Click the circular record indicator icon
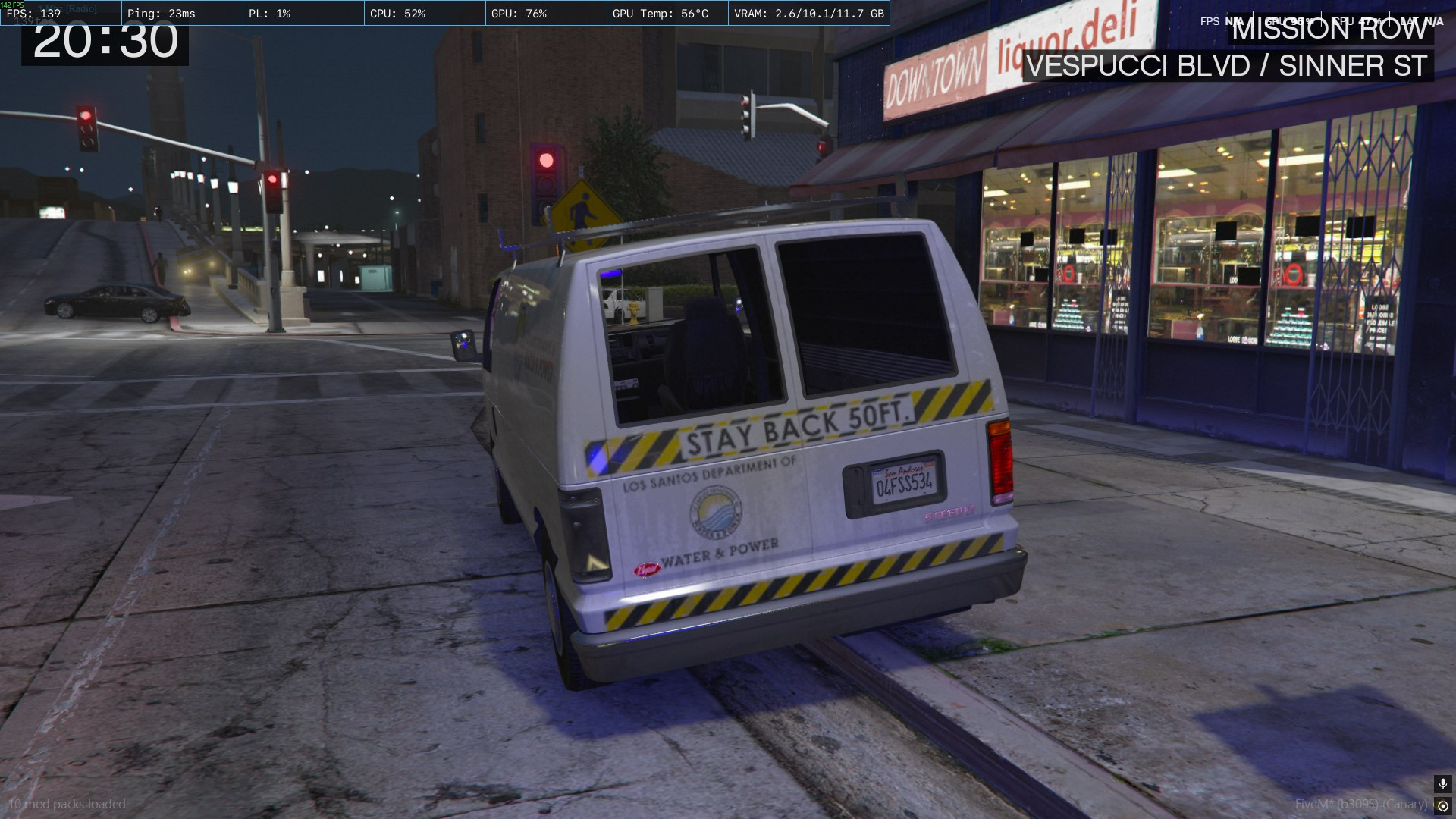1456x819 pixels. (1442, 805)
